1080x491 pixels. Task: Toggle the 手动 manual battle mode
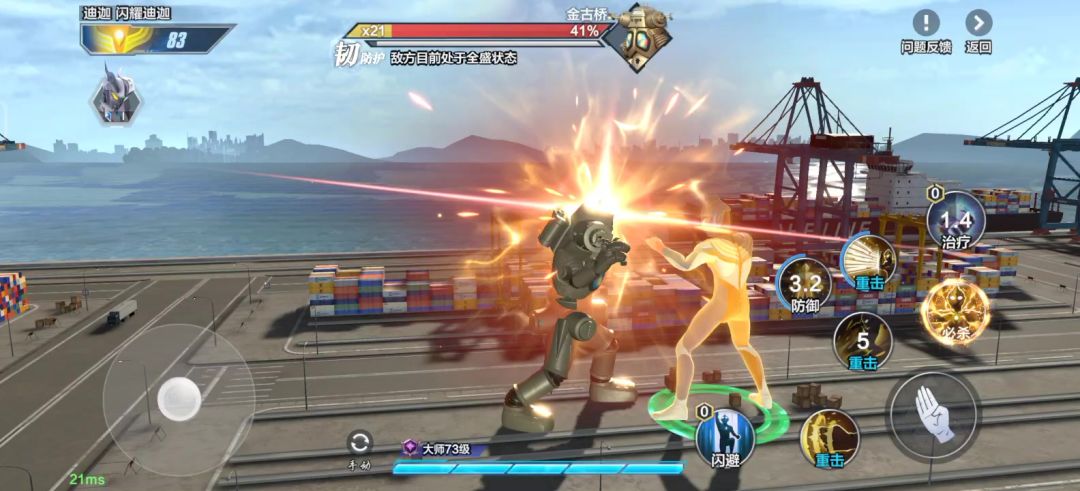point(359,443)
